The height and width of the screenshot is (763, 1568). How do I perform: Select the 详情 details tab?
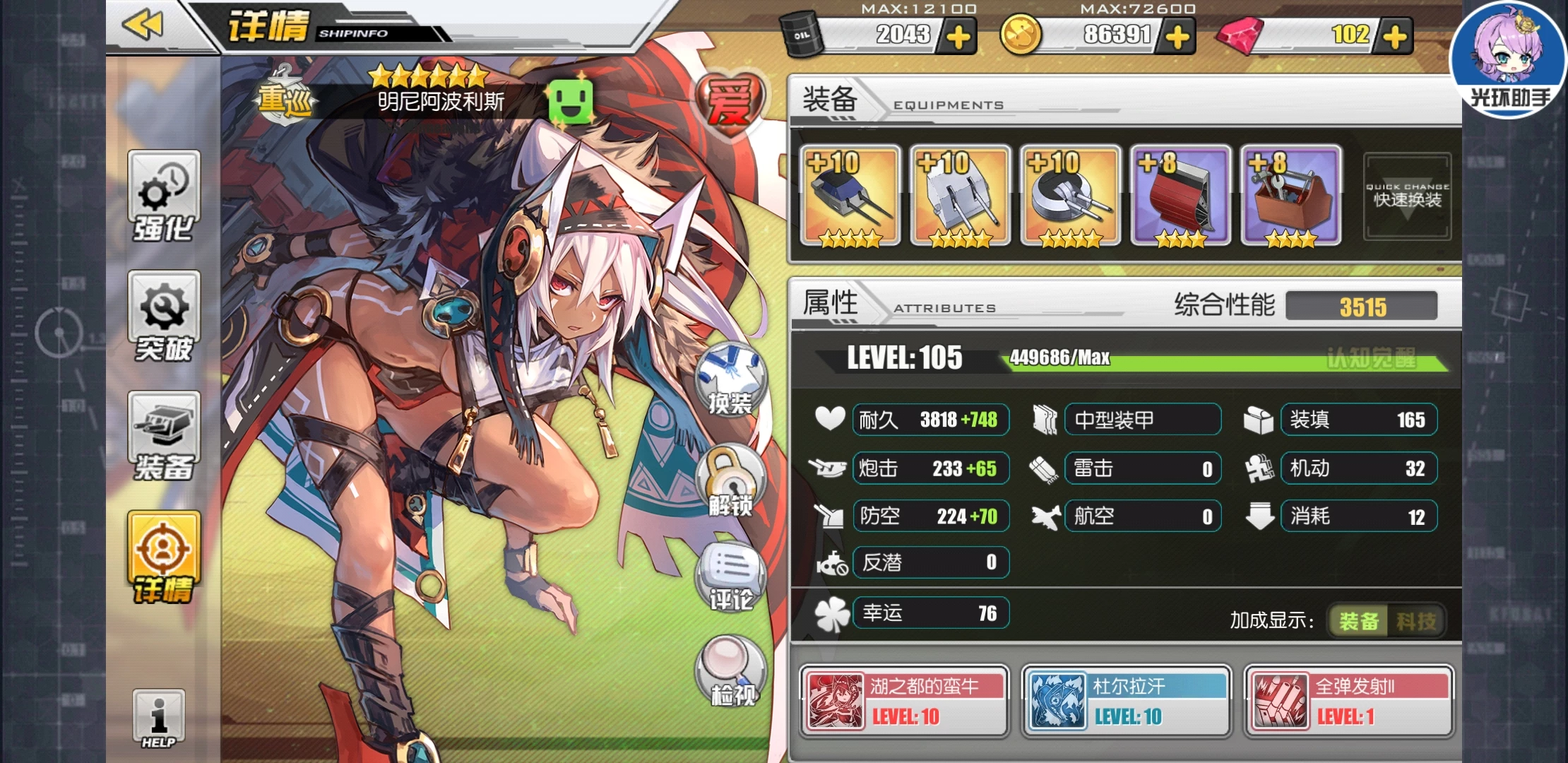pos(164,557)
